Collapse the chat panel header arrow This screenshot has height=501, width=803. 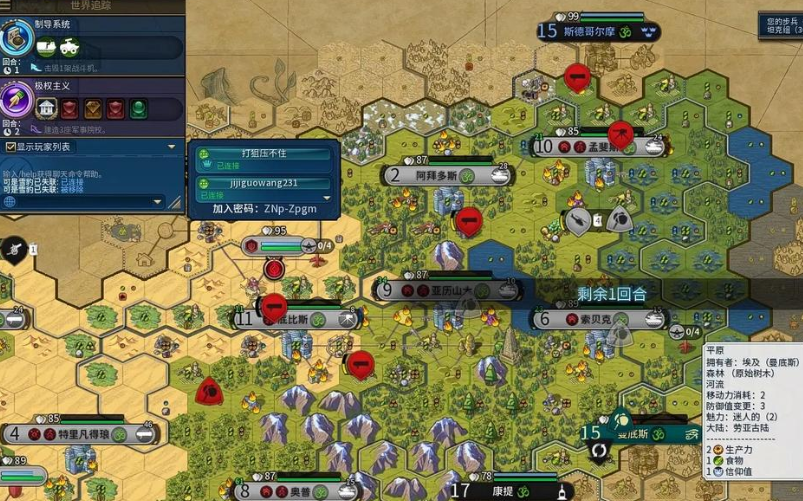(x=171, y=146)
